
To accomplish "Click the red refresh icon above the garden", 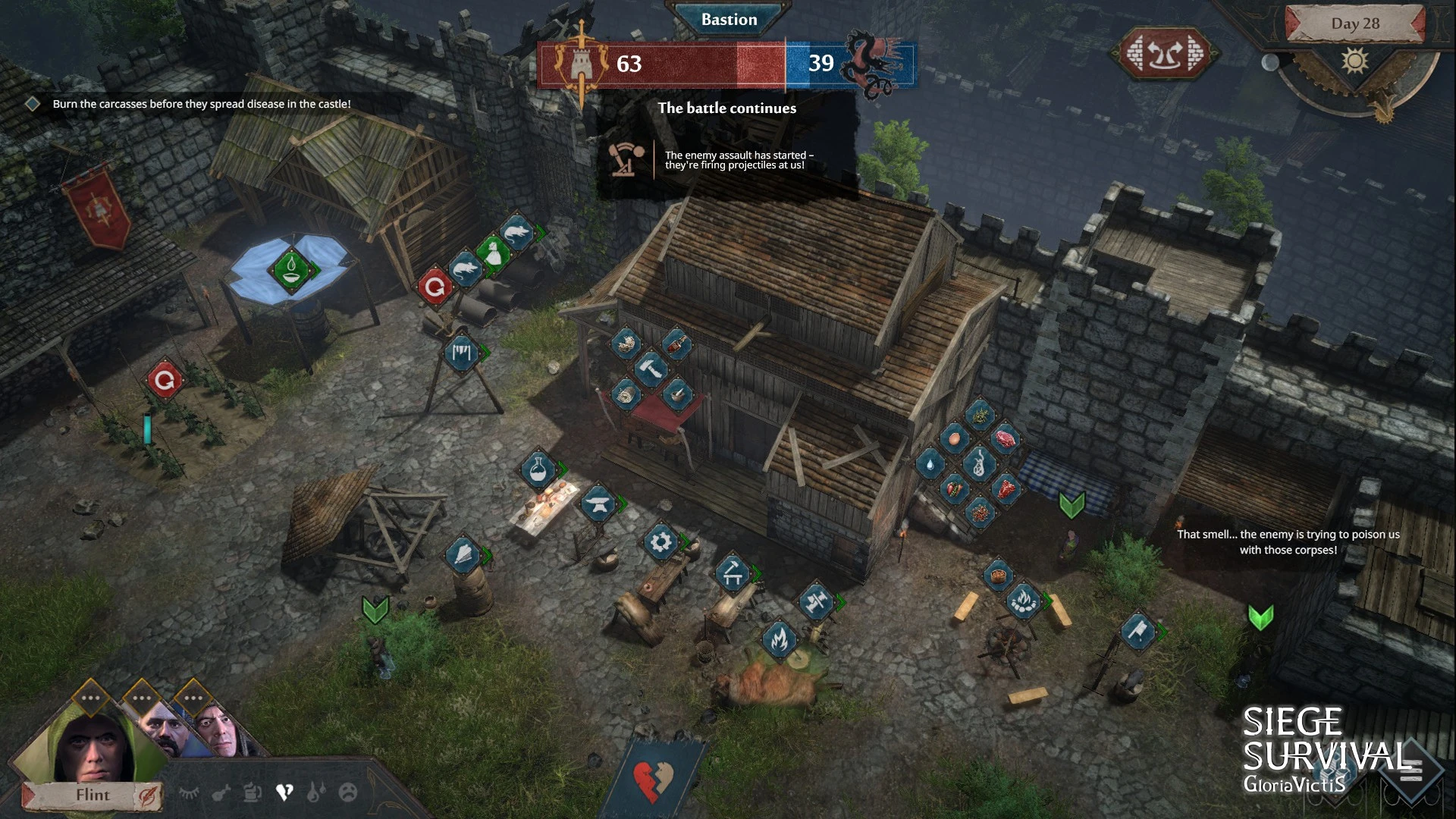I will pos(165,379).
